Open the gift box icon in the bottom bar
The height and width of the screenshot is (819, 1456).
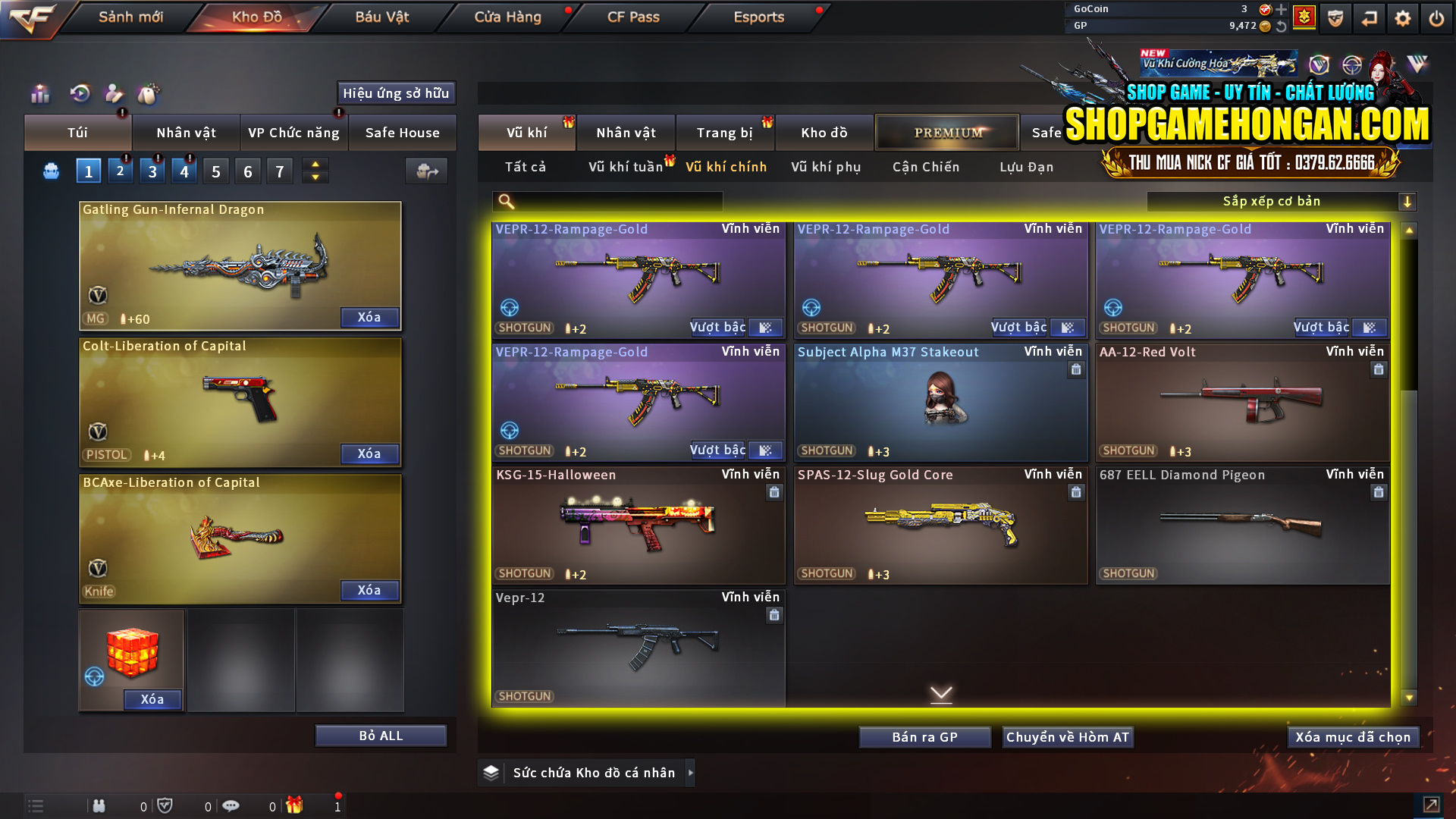coord(295,806)
